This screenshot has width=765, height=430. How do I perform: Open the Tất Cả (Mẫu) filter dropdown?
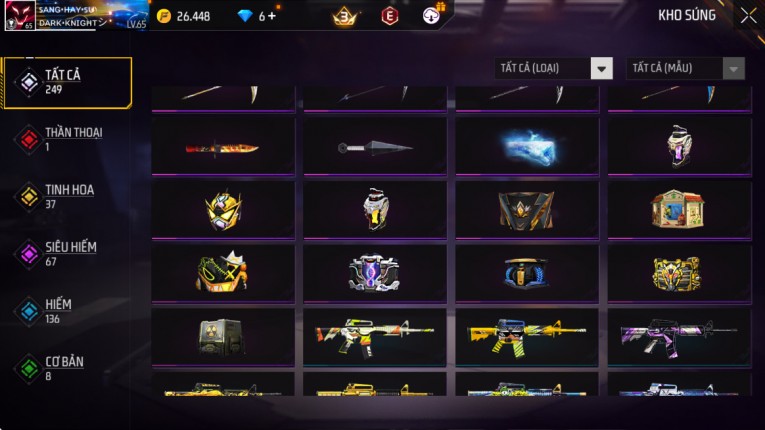pos(685,68)
